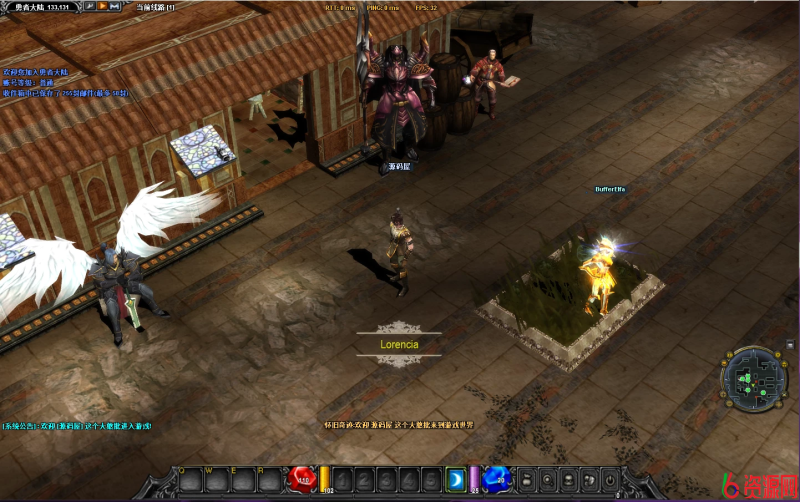Use the red health potion orb
The height and width of the screenshot is (502, 800).
point(302,480)
